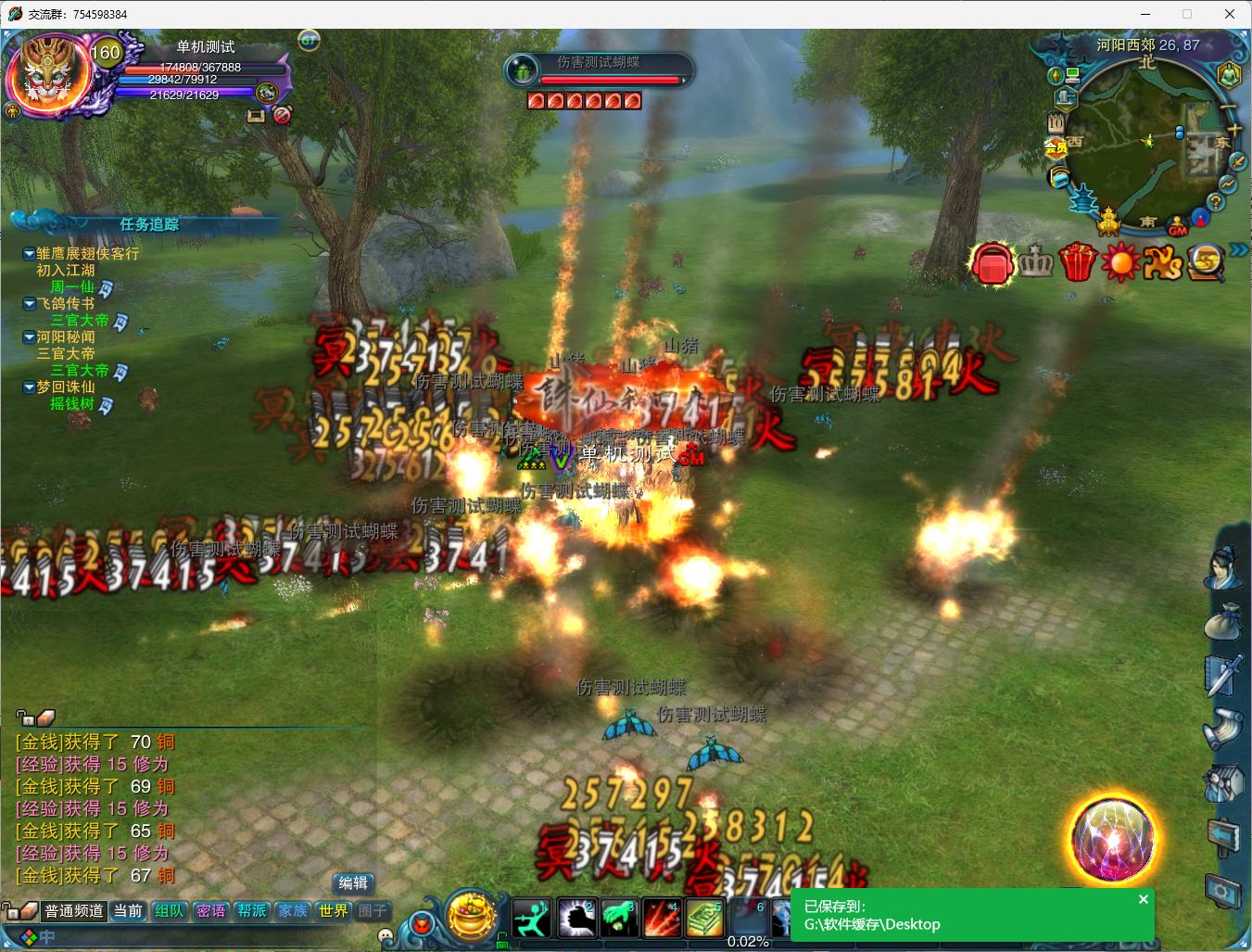Click the 周一仙 quest target link
This screenshot has width=1252, height=952.
click(x=72, y=287)
